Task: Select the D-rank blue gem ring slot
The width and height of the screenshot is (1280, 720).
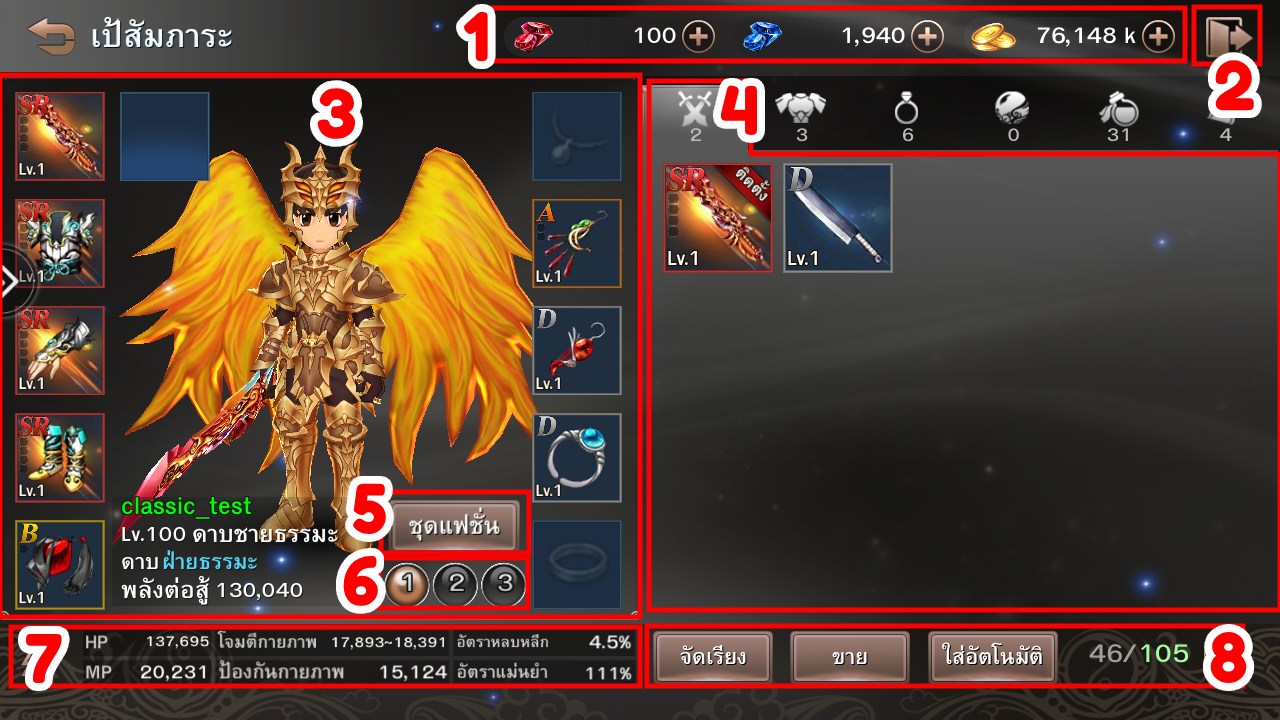Action: (x=577, y=457)
